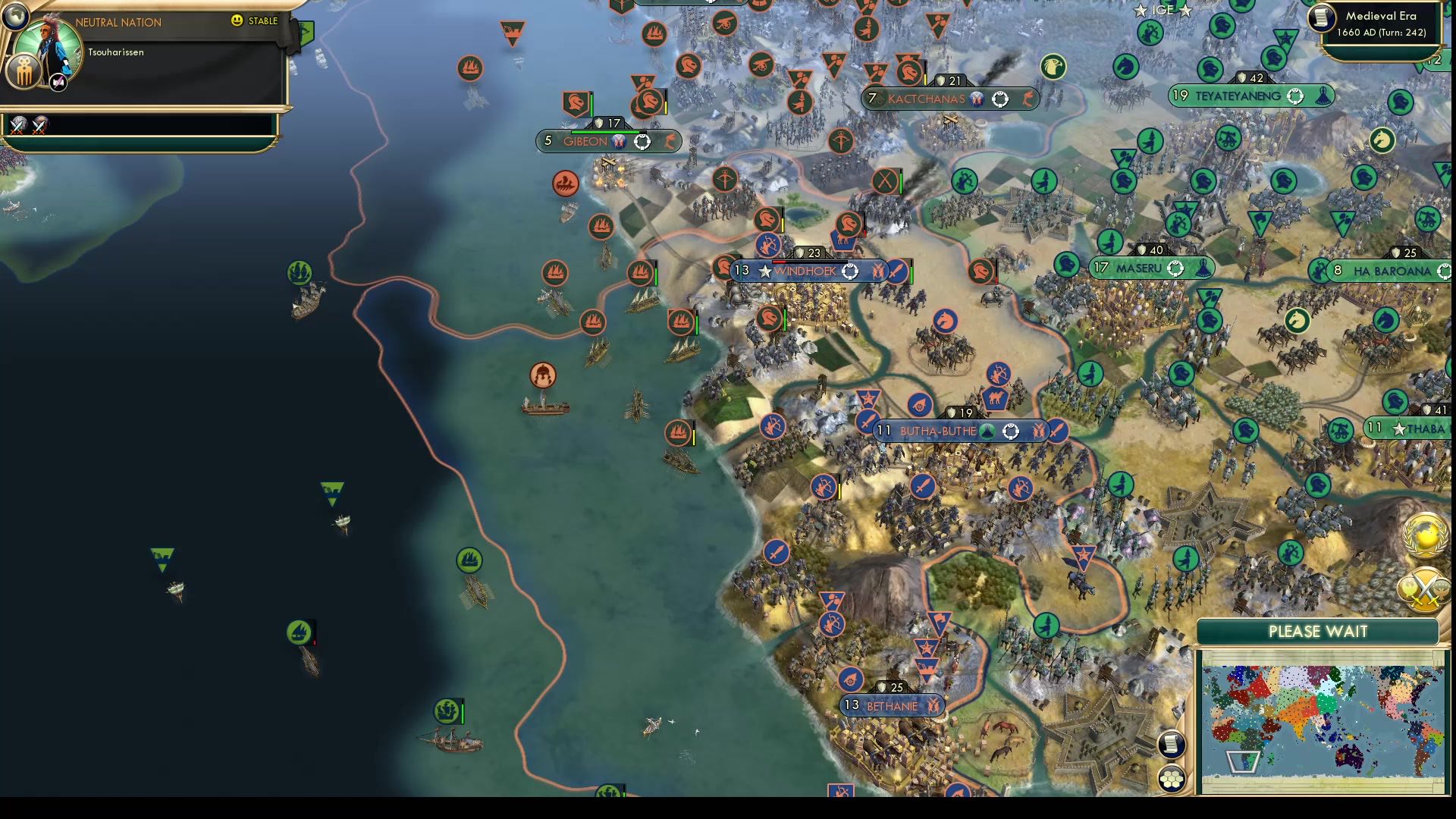The height and width of the screenshot is (819, 1456).
Task: Click the Stable smiley status indicator
Action: click(x=237, y=21)
